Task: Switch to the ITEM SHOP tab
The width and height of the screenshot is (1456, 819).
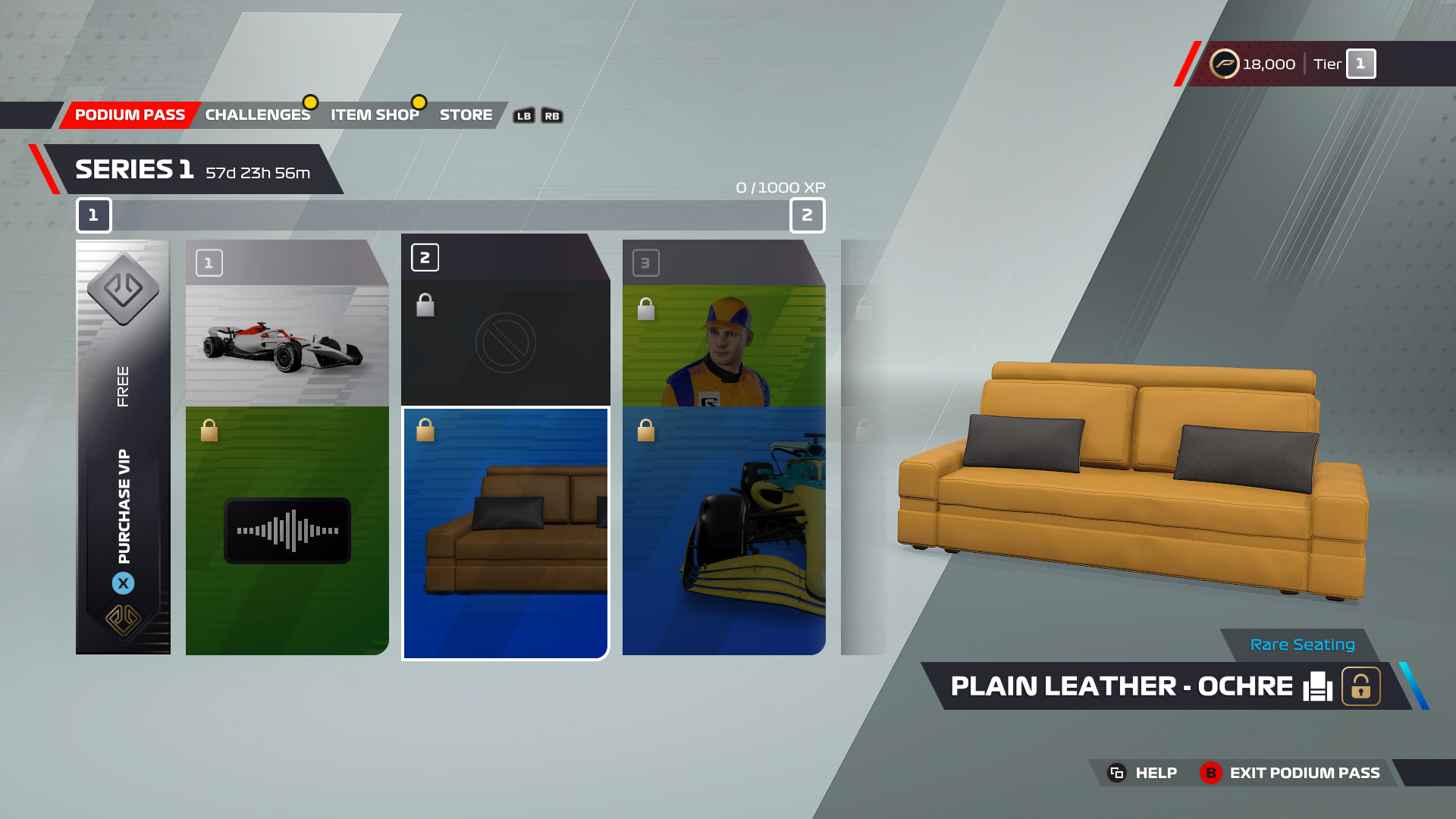Action: click(375, 115)
